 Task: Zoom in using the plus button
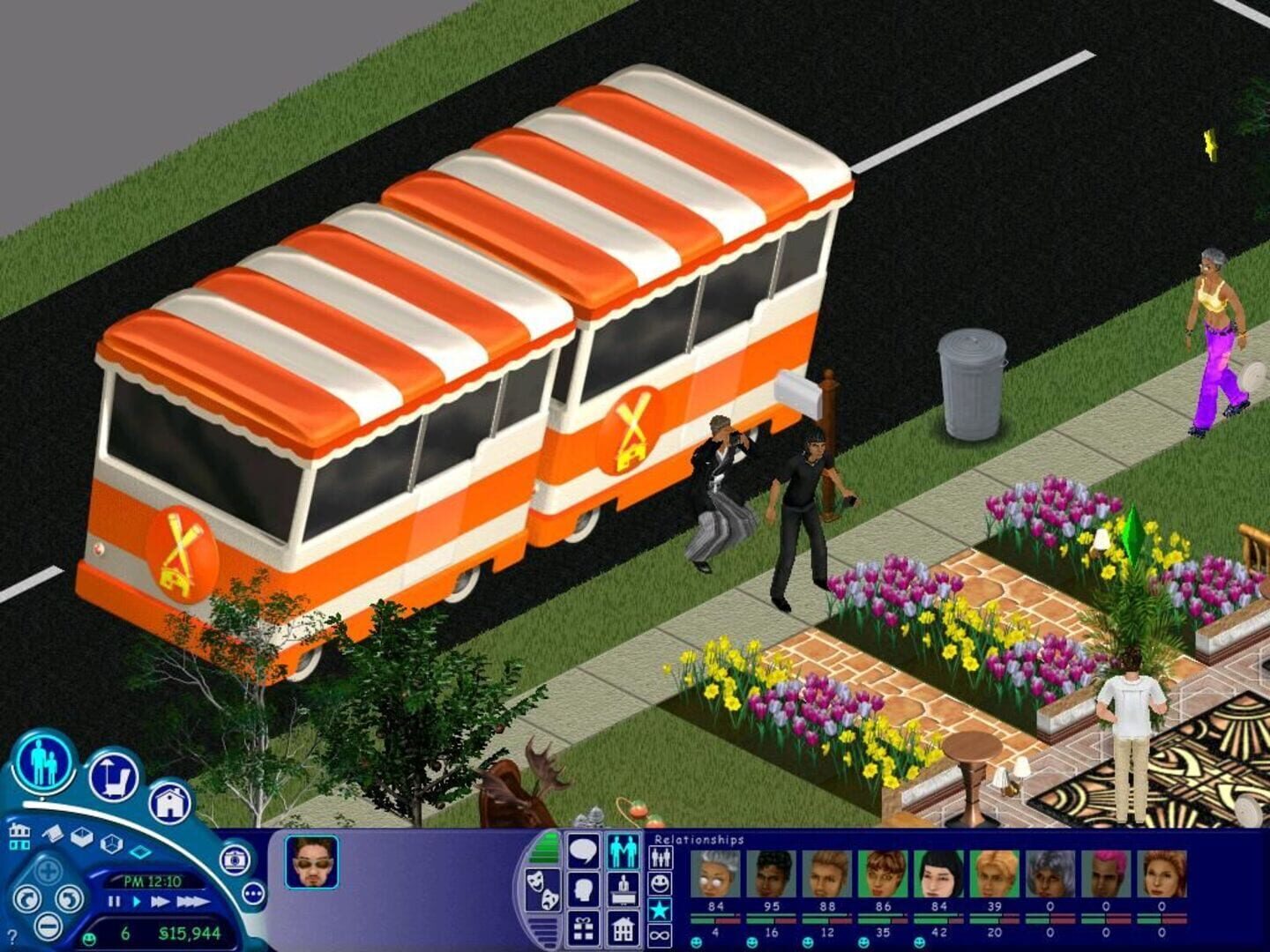46,870
